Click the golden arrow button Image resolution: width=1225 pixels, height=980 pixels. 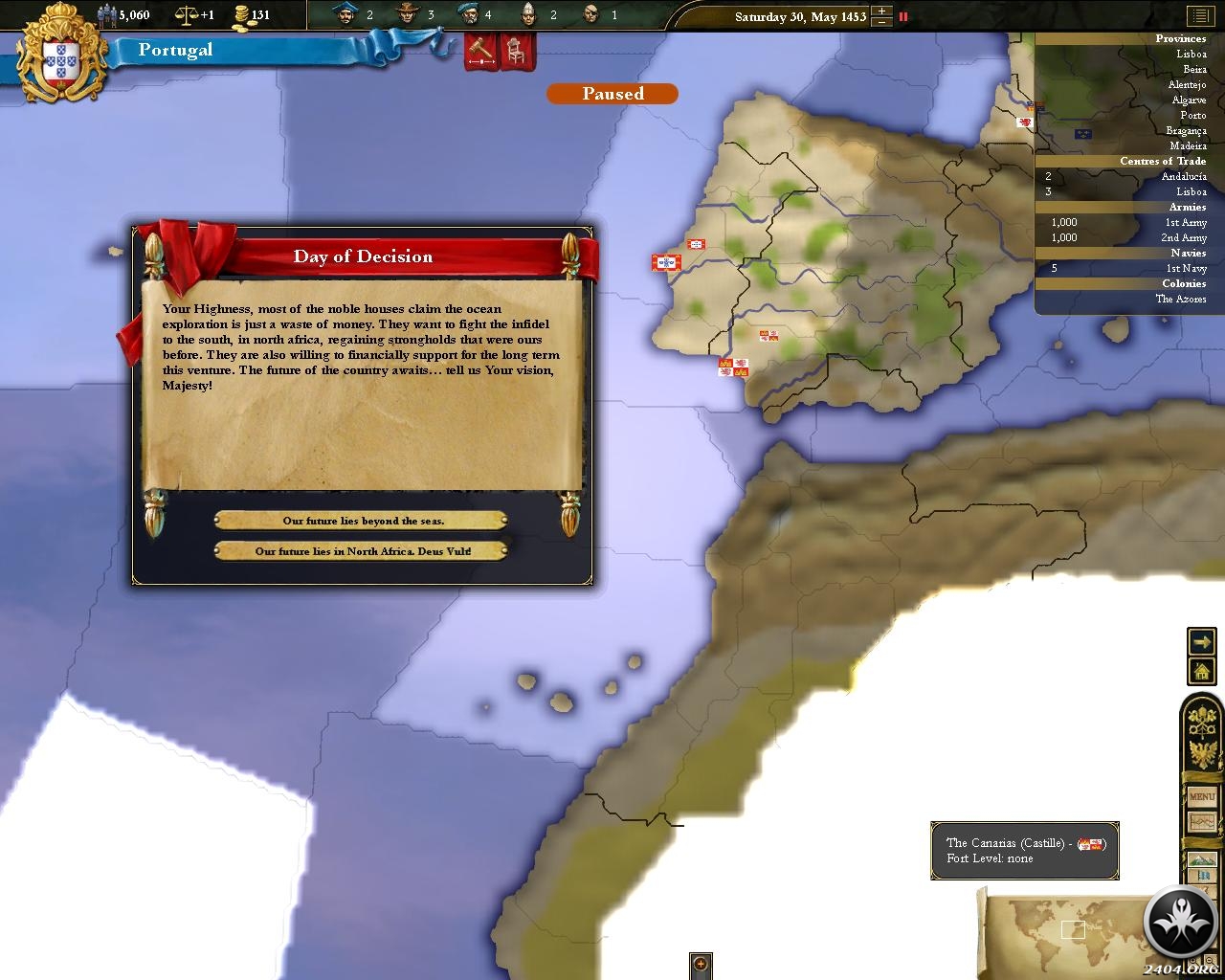[x=1201, y=640]
